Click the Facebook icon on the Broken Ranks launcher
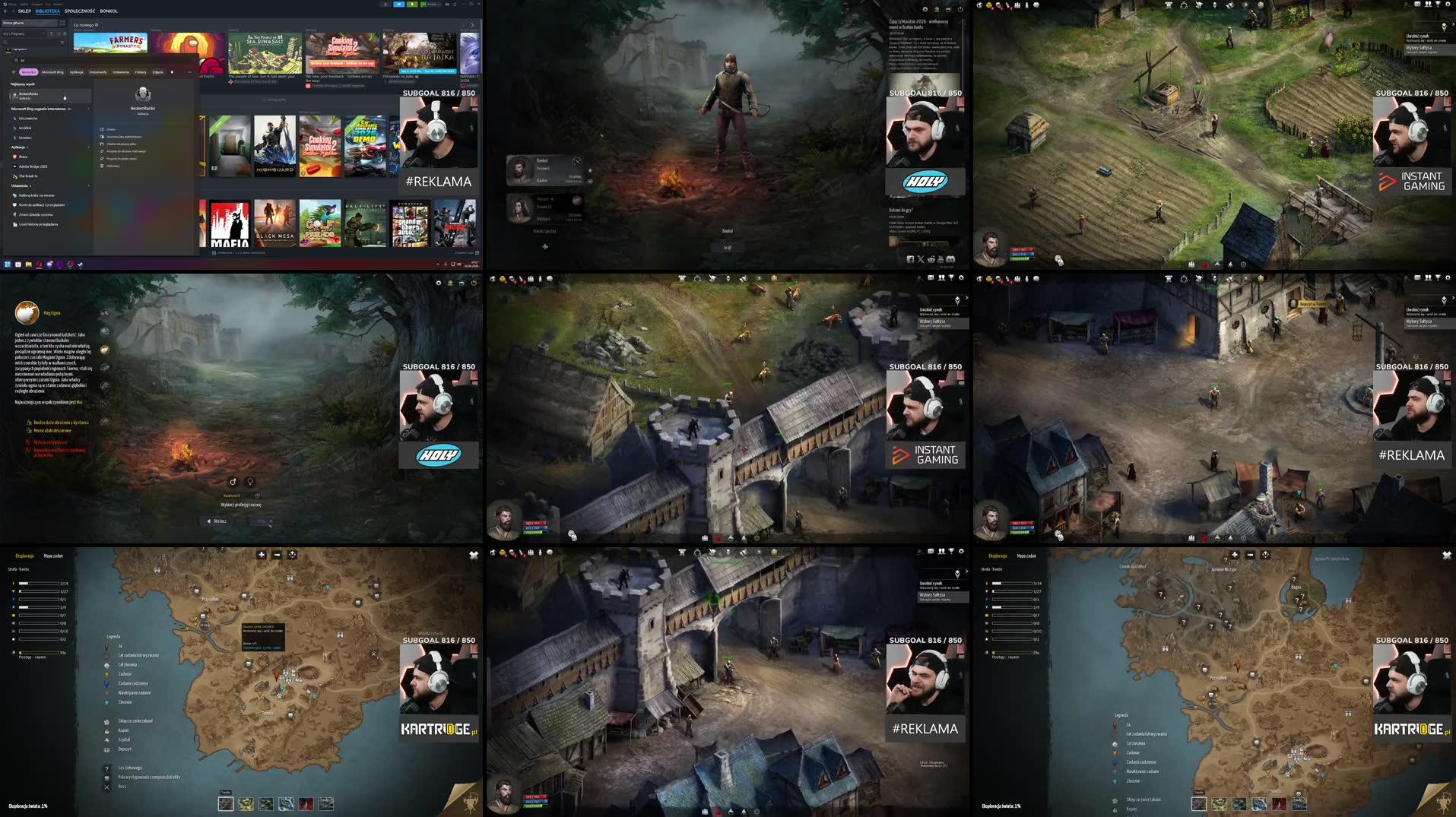Screen dimensions: 1456x817 [x=911, y=259]
